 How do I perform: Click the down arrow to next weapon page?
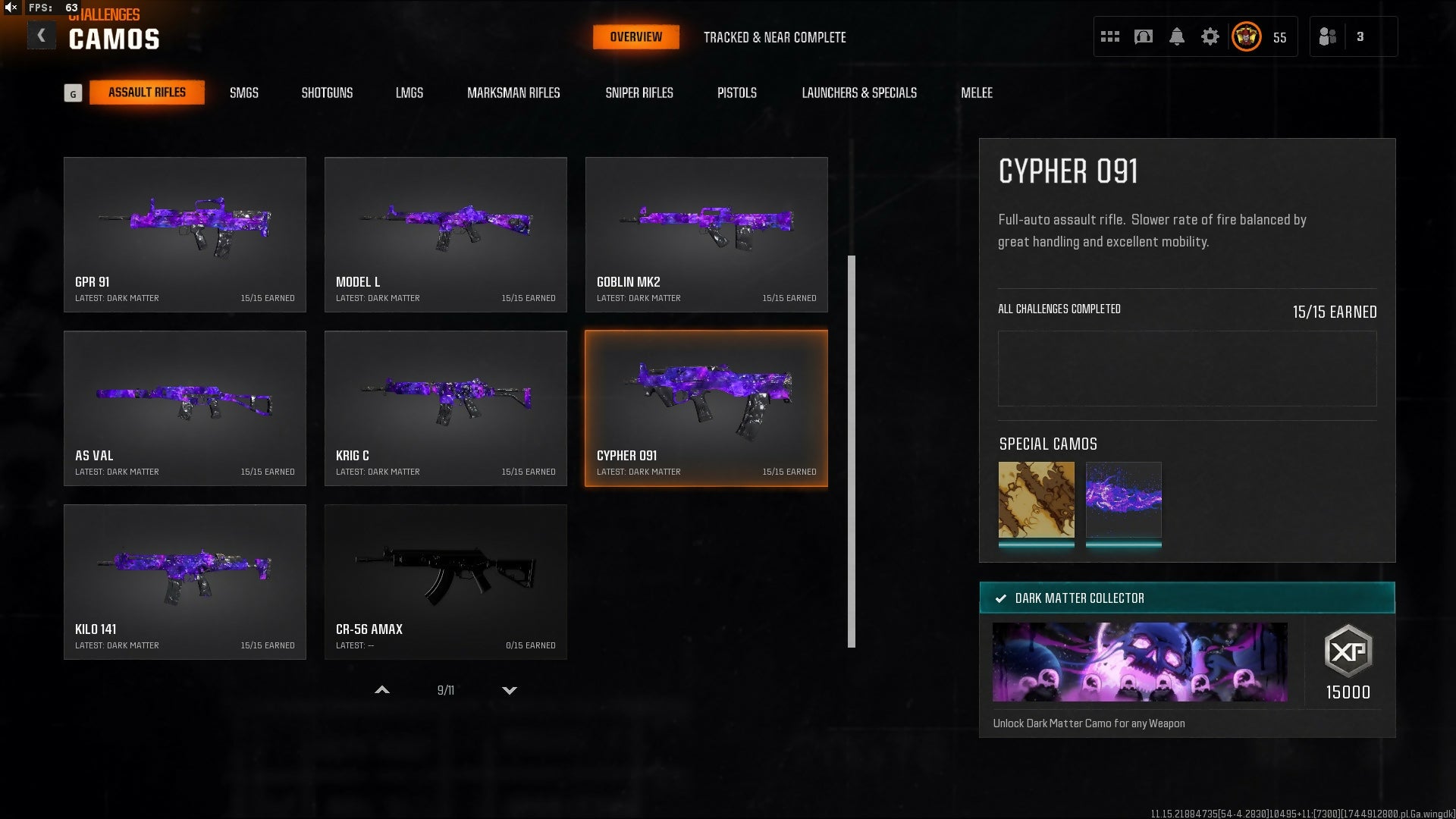click(x=510, y=690)
